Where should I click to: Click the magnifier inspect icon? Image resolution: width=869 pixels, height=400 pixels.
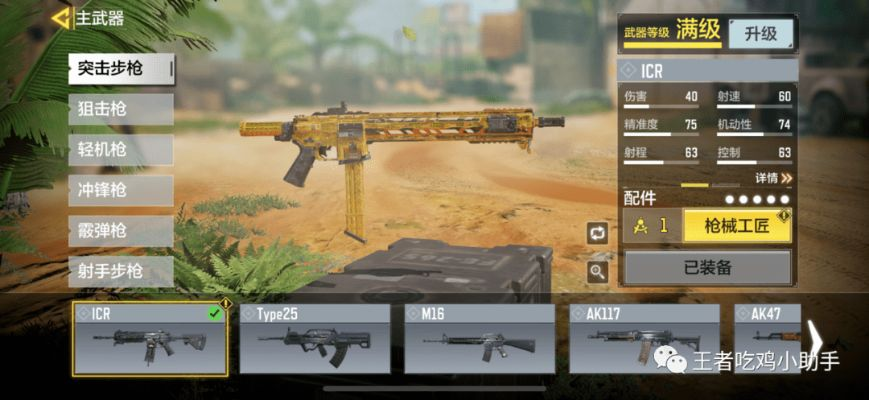(x=598, y=271)
